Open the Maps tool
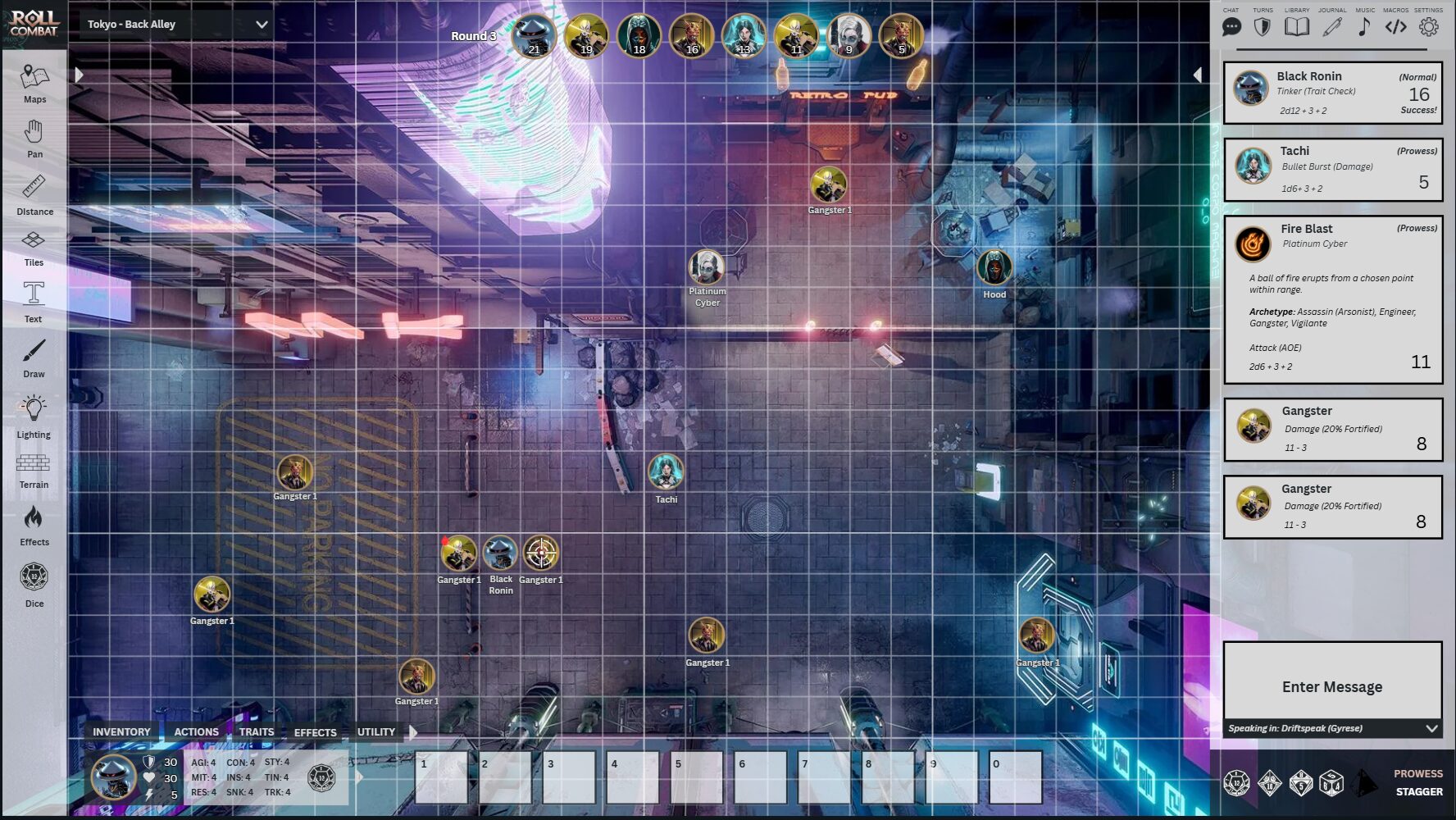 pos(34,83)
